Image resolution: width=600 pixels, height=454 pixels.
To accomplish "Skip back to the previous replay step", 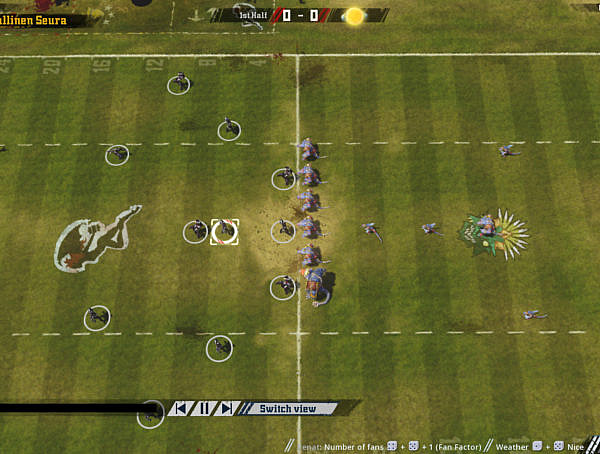I will (x=181, y=408).
